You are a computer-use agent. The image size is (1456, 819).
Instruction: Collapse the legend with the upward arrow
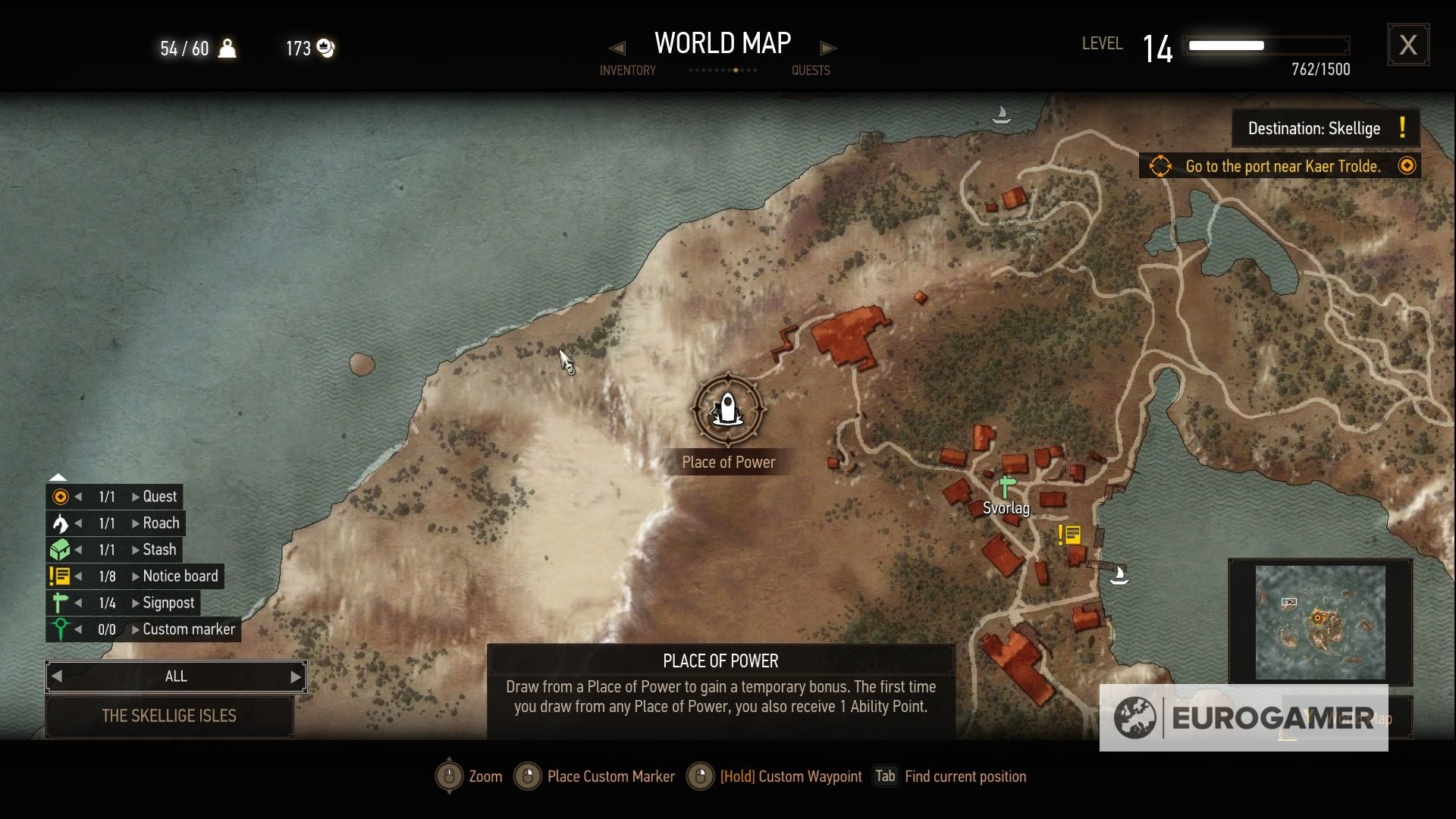click(x=58, y=476)
